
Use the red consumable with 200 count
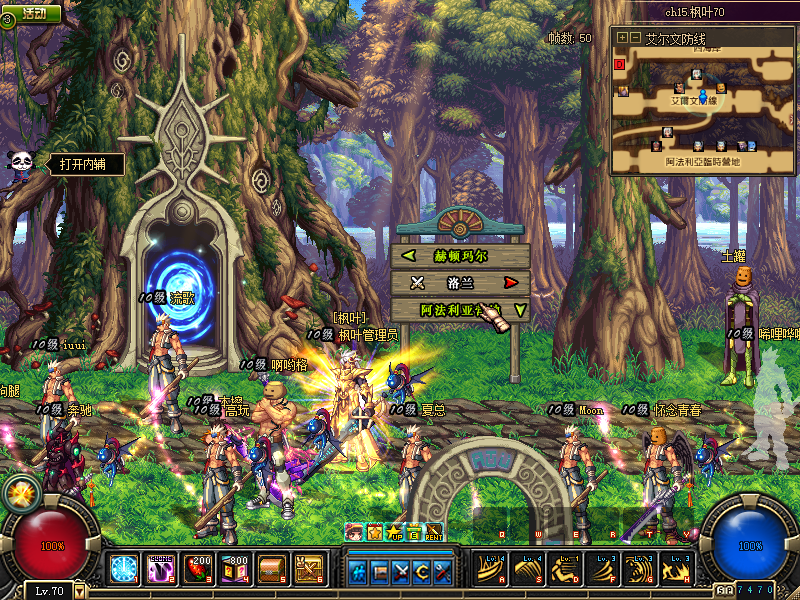pyautogui.click(x=199, y=569)
